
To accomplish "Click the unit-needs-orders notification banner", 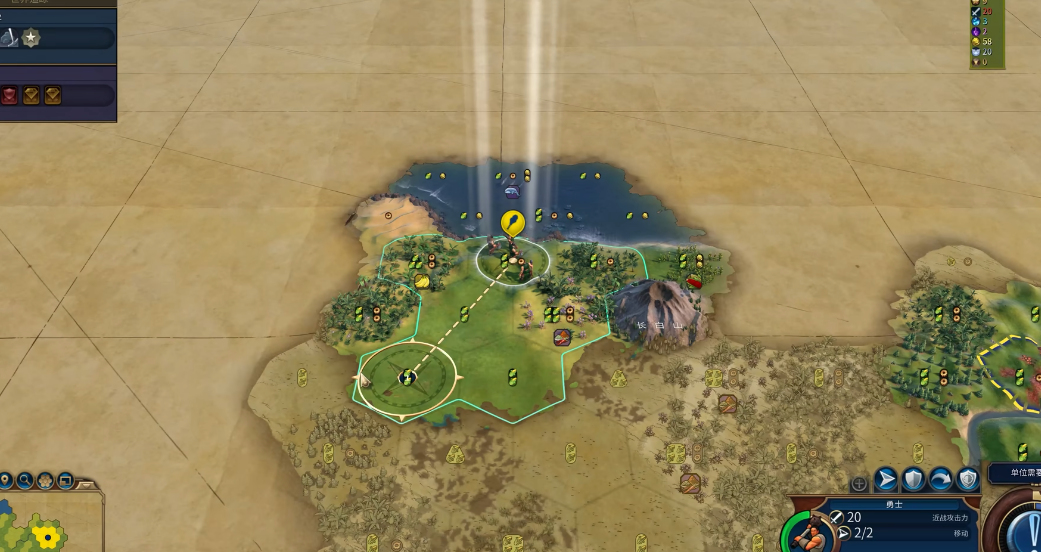I will (1015, 473).
